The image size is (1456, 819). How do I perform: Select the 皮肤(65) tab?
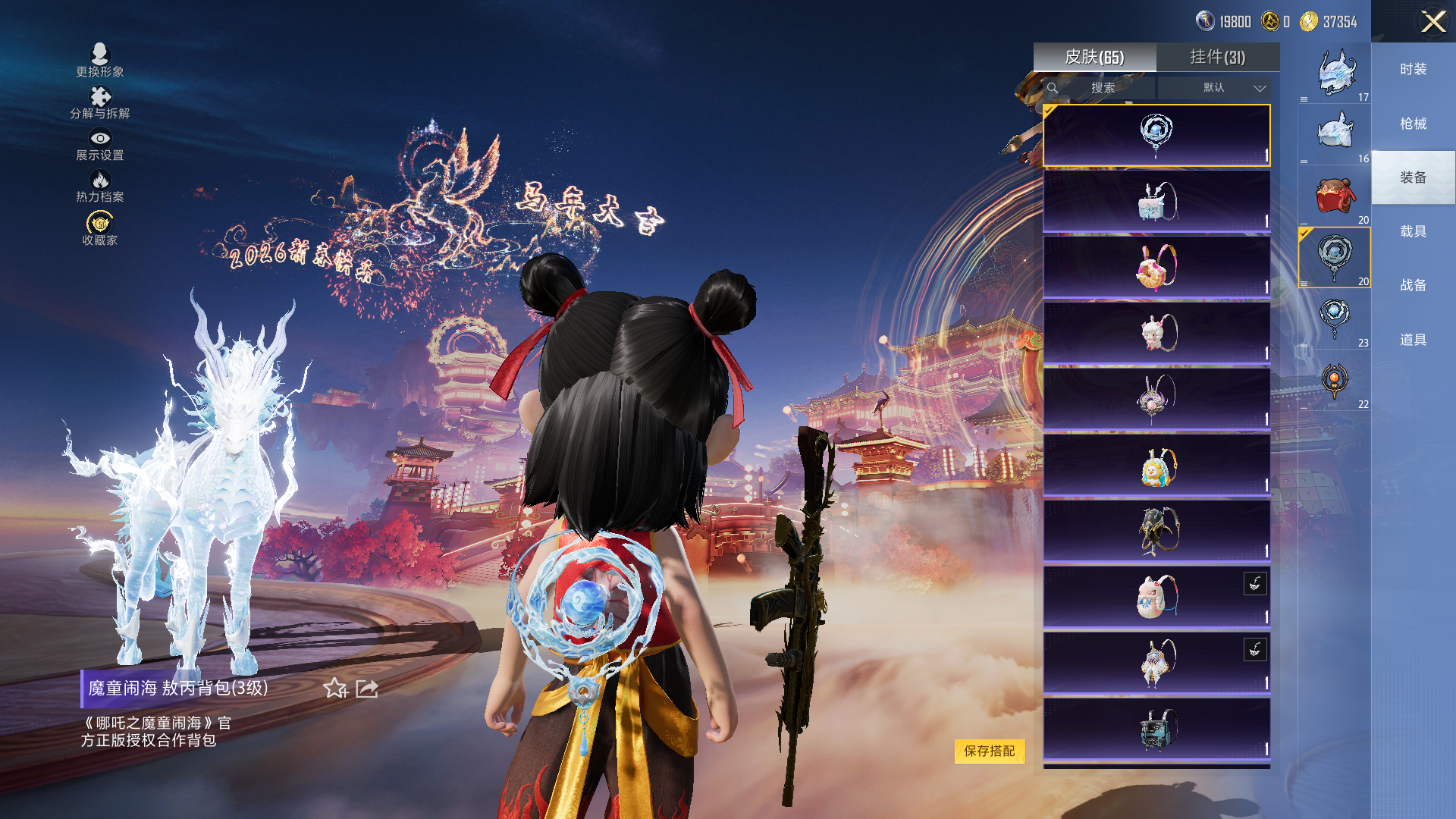click(x=1094, y=57)
